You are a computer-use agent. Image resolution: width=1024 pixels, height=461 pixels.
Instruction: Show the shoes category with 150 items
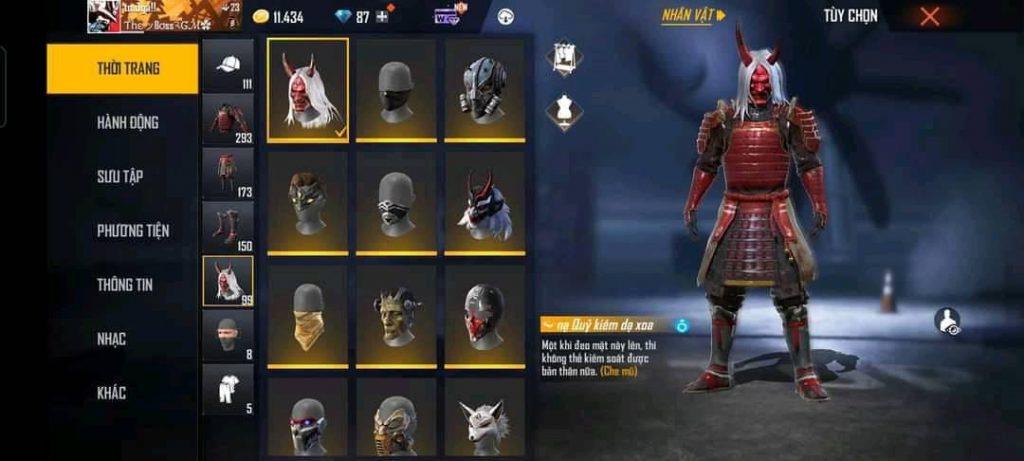click(x=228, y=227)
